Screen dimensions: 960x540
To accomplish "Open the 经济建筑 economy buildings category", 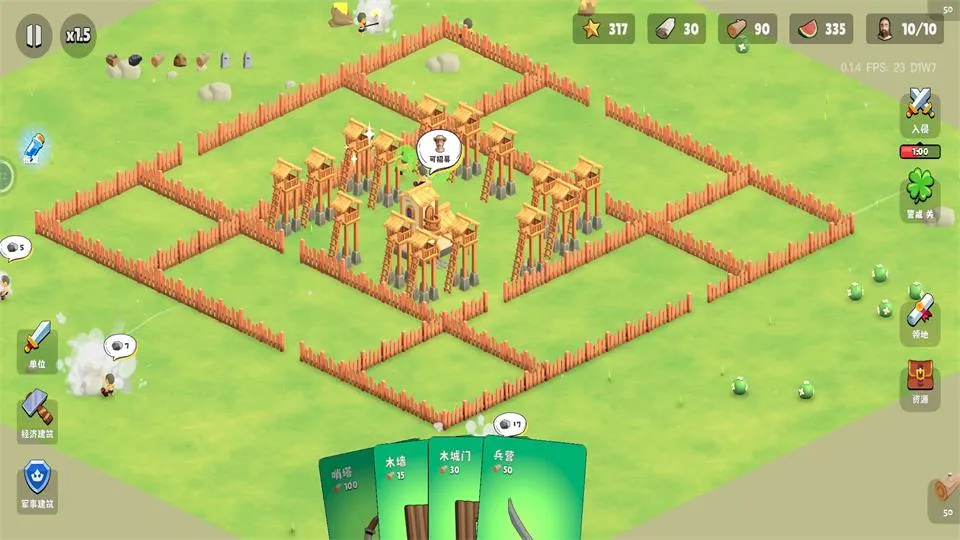I will [38, 415].
